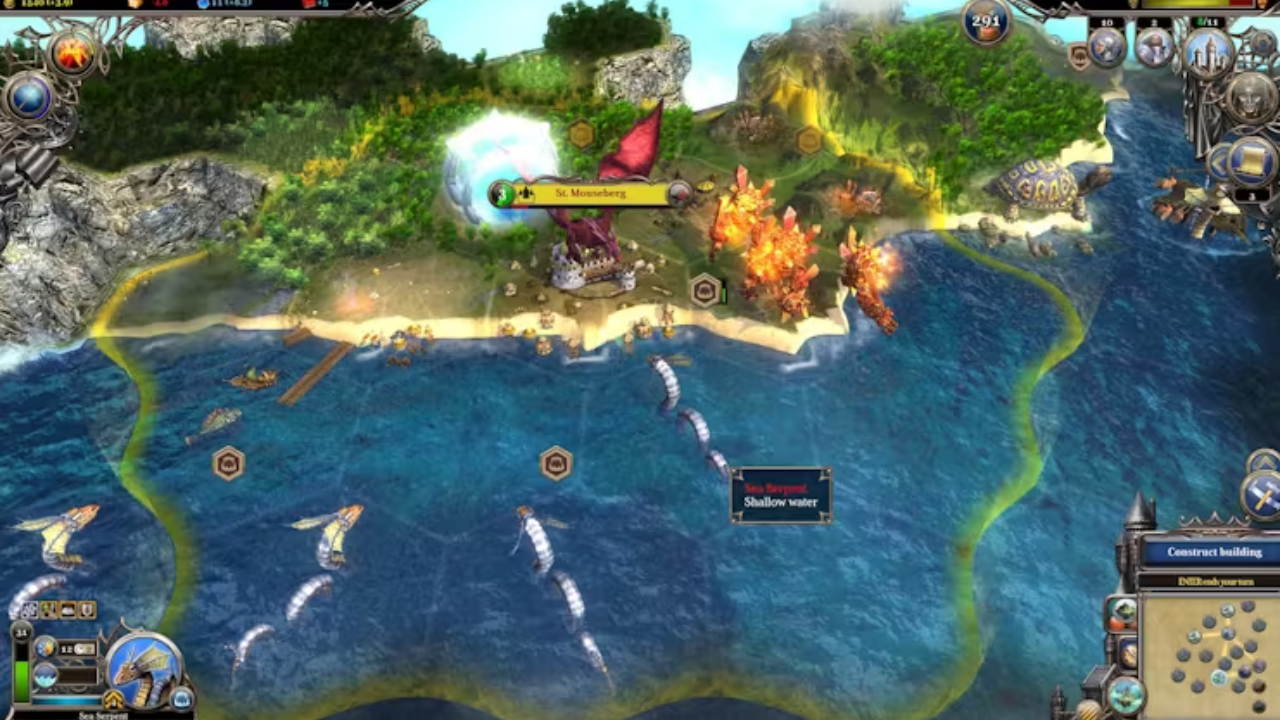Open the castle cities list icon
This screenshot has height=720, width=1280.
(1208, 50)
